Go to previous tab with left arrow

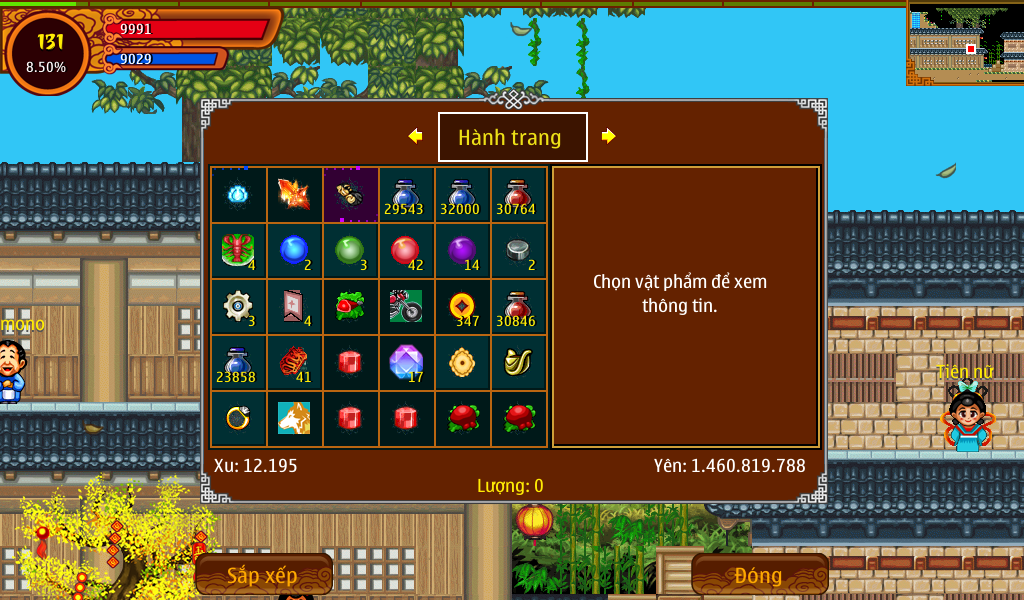[x=415, y=136]
